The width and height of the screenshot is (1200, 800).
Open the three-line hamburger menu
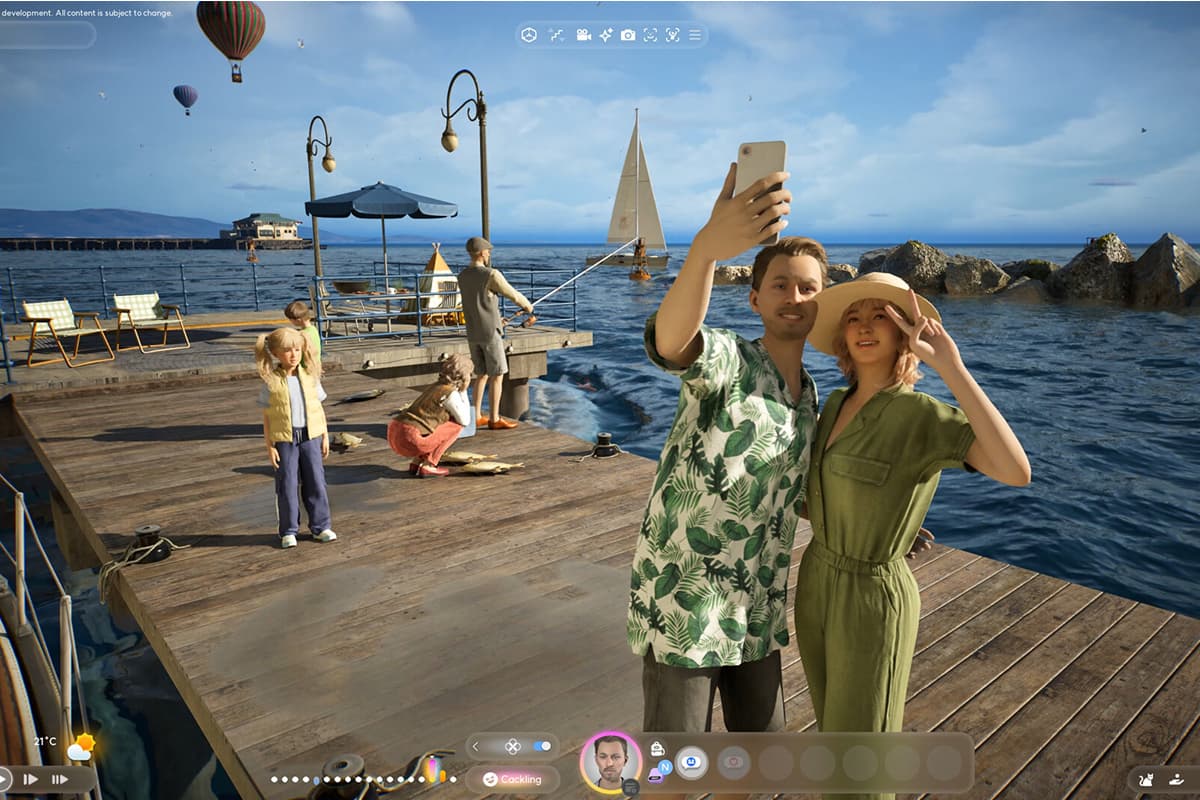click(x=695, y=35)
